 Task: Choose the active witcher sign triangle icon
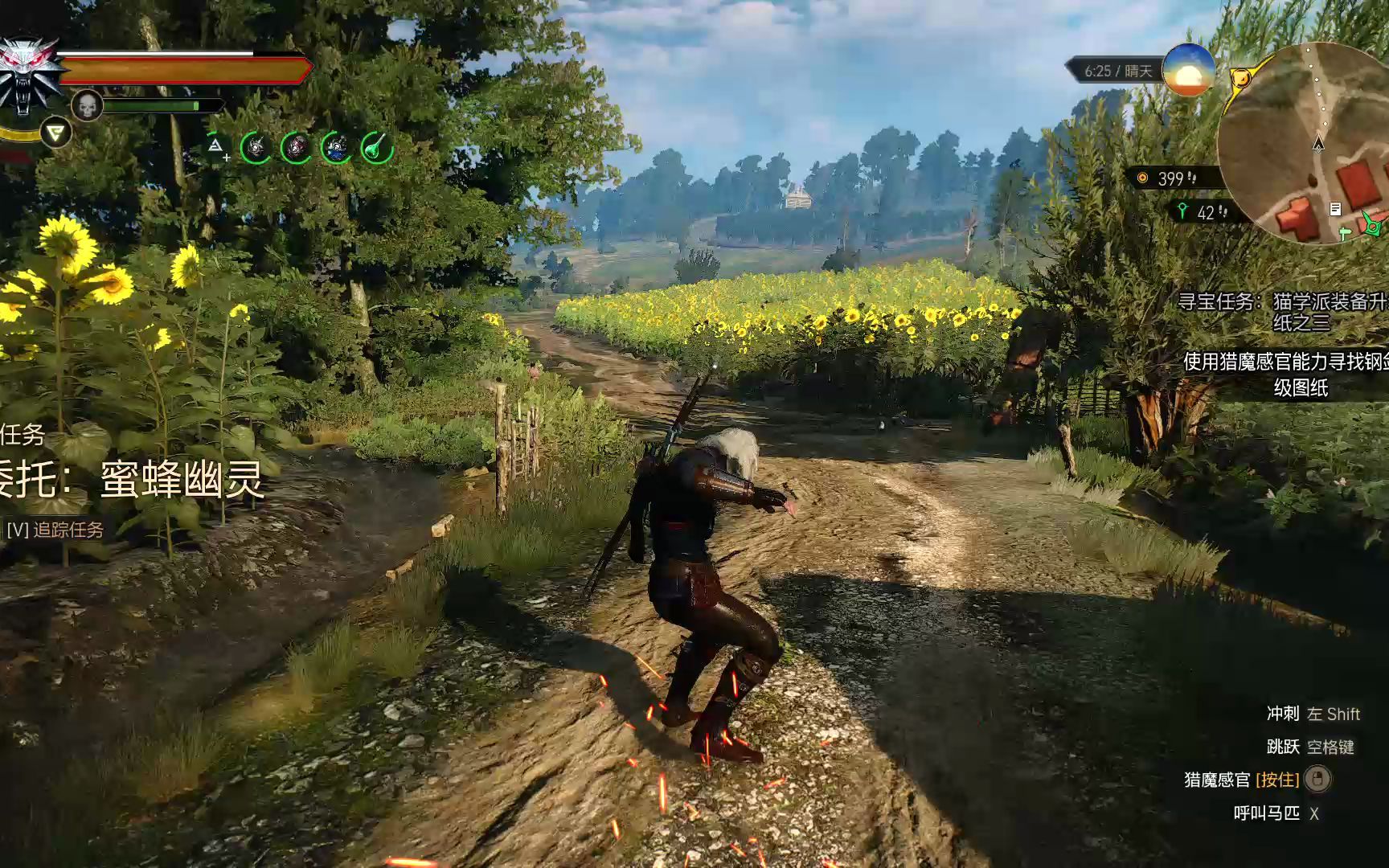pos(55,133)
